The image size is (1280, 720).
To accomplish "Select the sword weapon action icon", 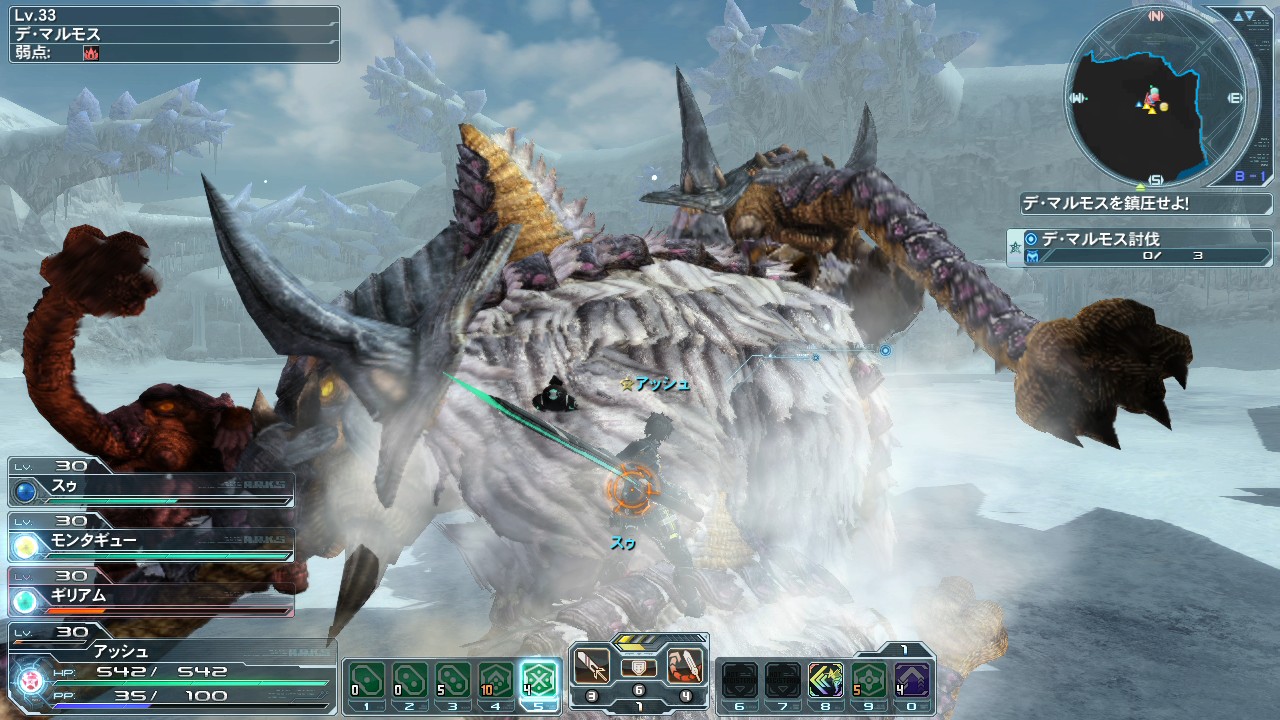I will 591,665.
